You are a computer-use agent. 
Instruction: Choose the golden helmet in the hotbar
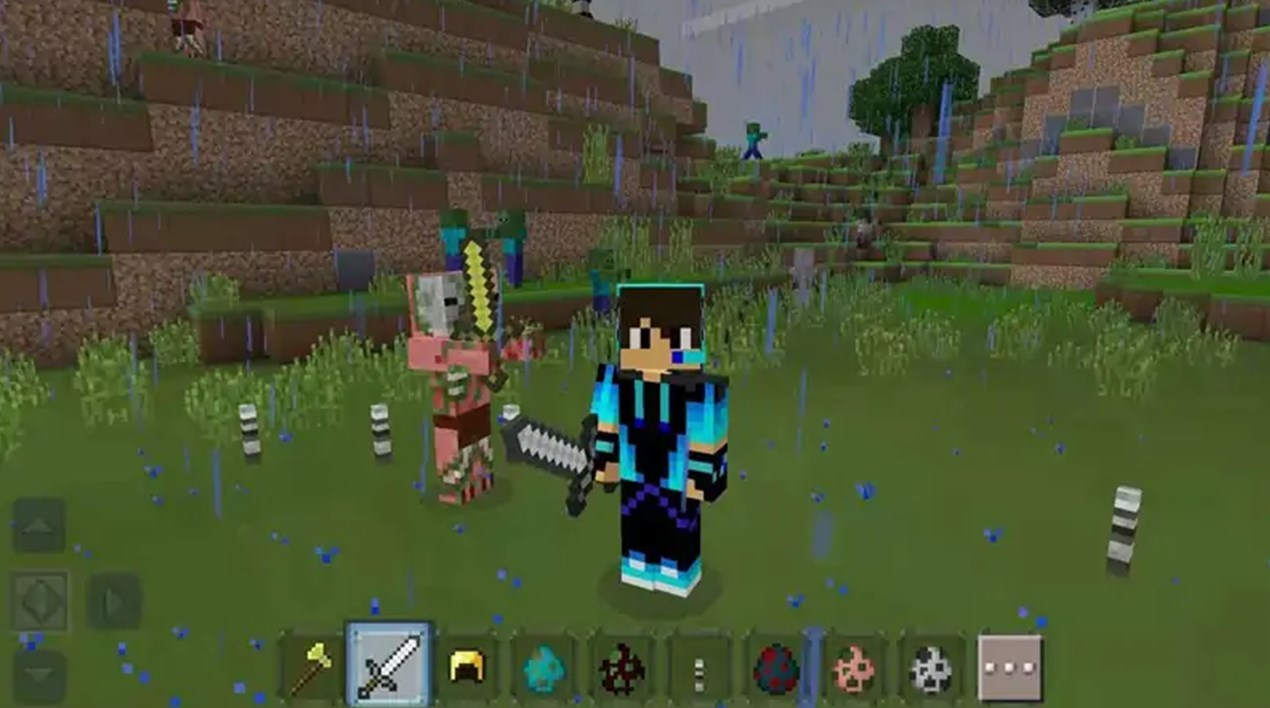(467, 667)
